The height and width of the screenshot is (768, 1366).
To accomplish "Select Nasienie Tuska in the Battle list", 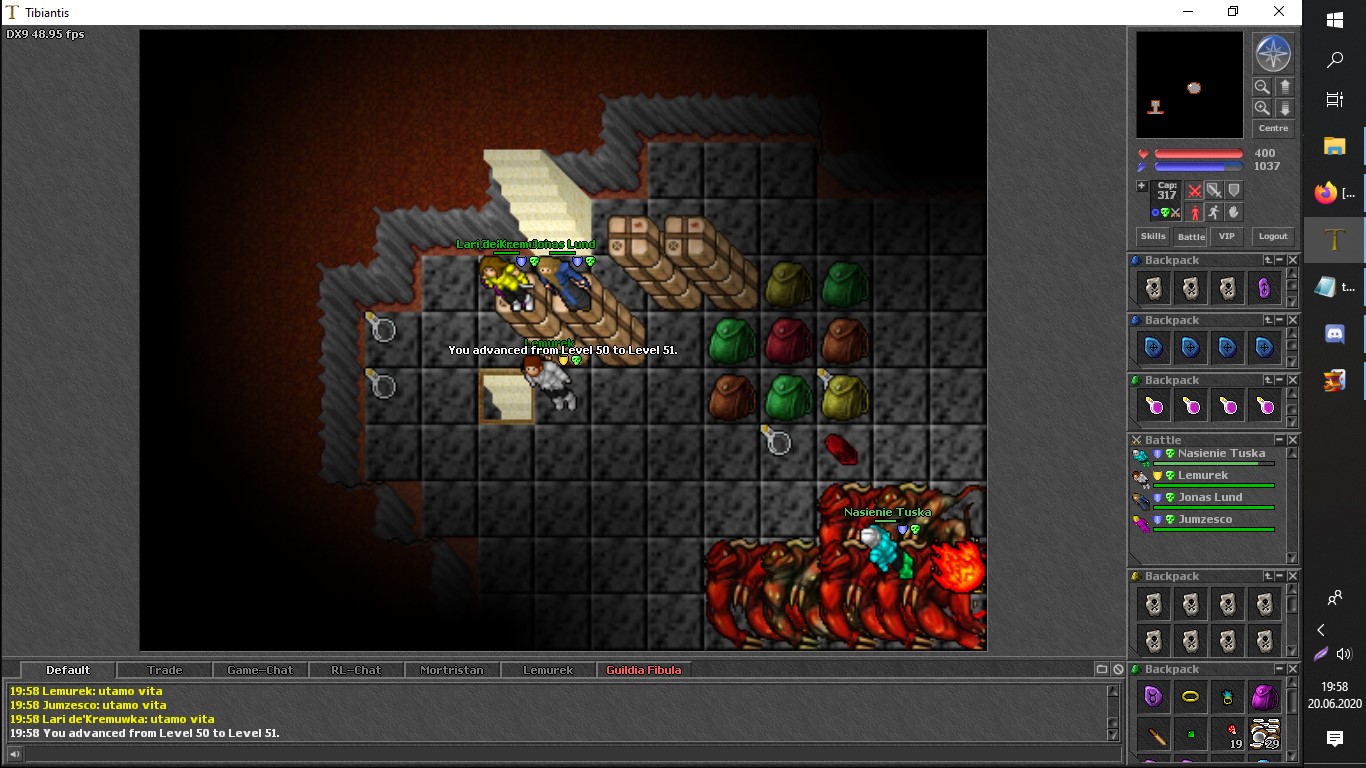I will 1221,454.
